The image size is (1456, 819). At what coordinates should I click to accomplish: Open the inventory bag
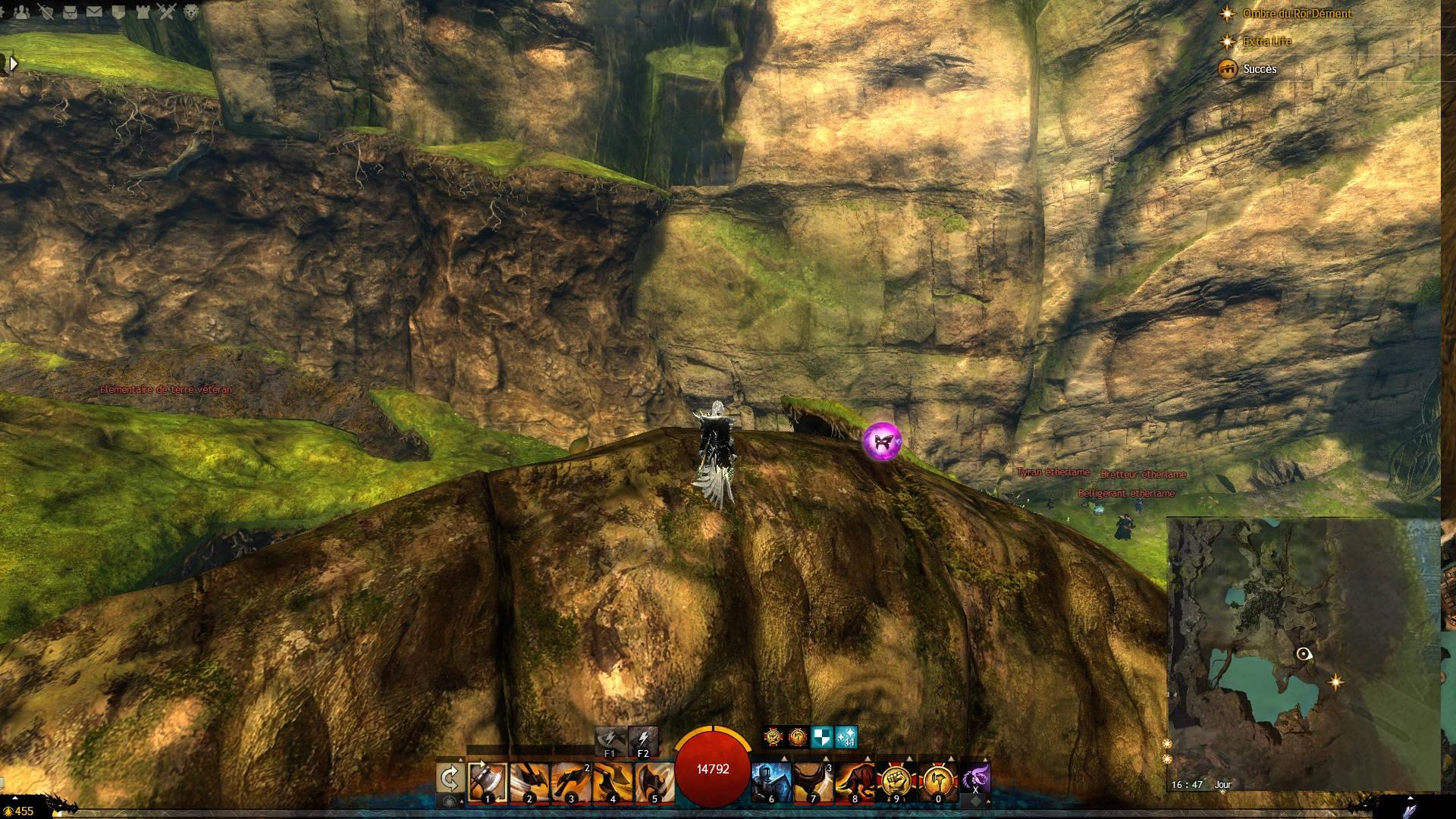click(x=71, y=12)
